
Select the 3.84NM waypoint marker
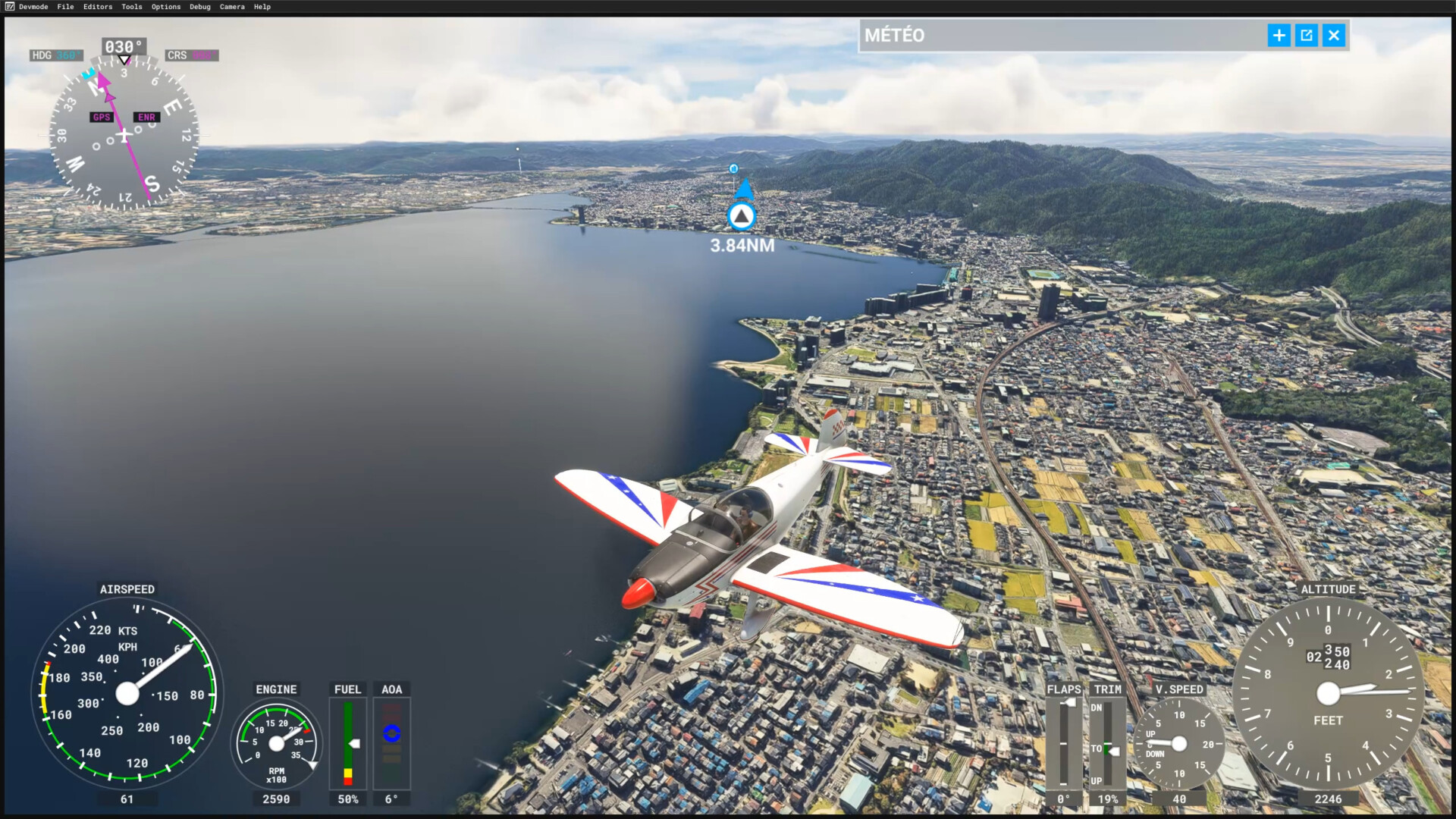tap(741, 217)
